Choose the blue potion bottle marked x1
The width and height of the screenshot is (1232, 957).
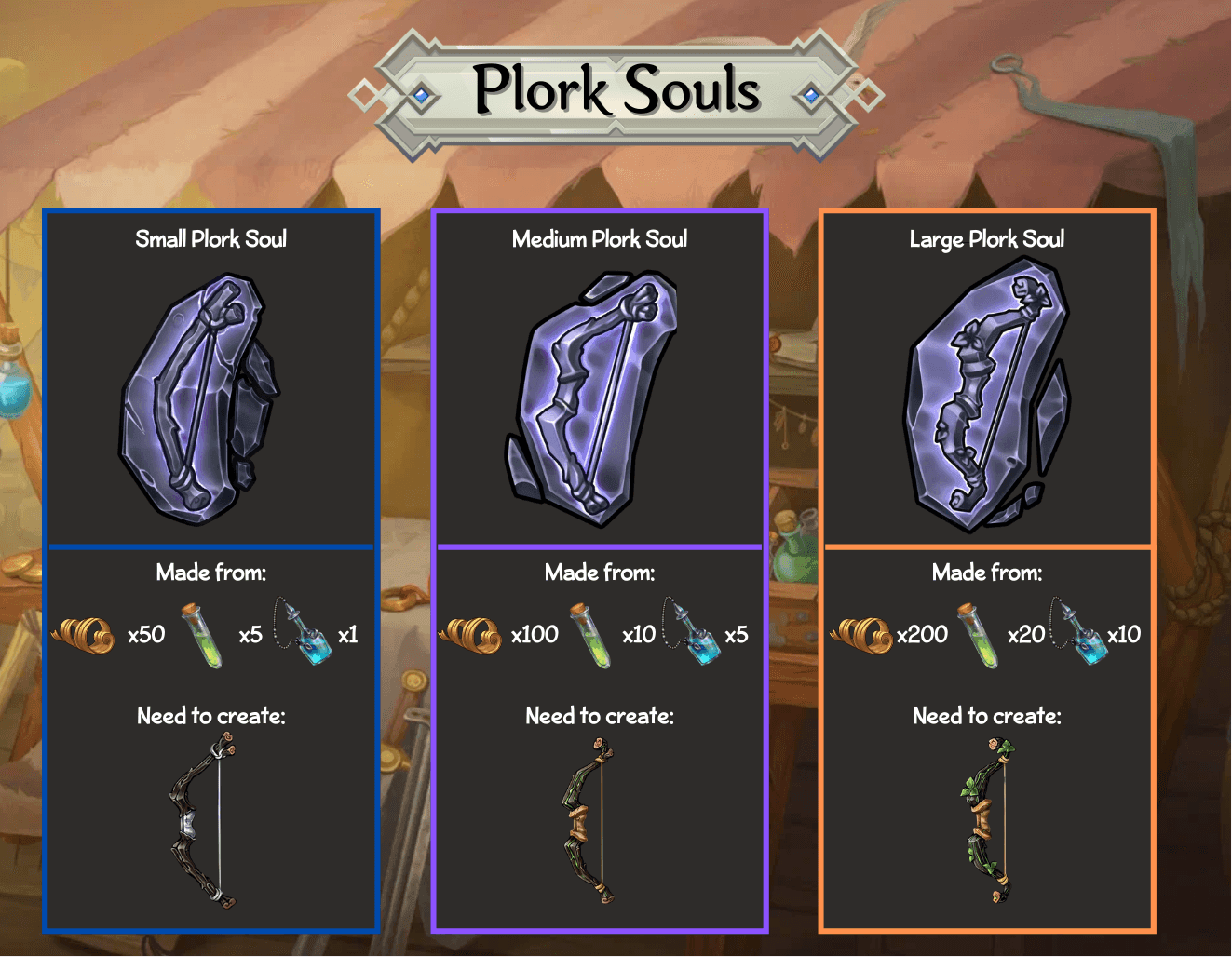tap(305, 632)
